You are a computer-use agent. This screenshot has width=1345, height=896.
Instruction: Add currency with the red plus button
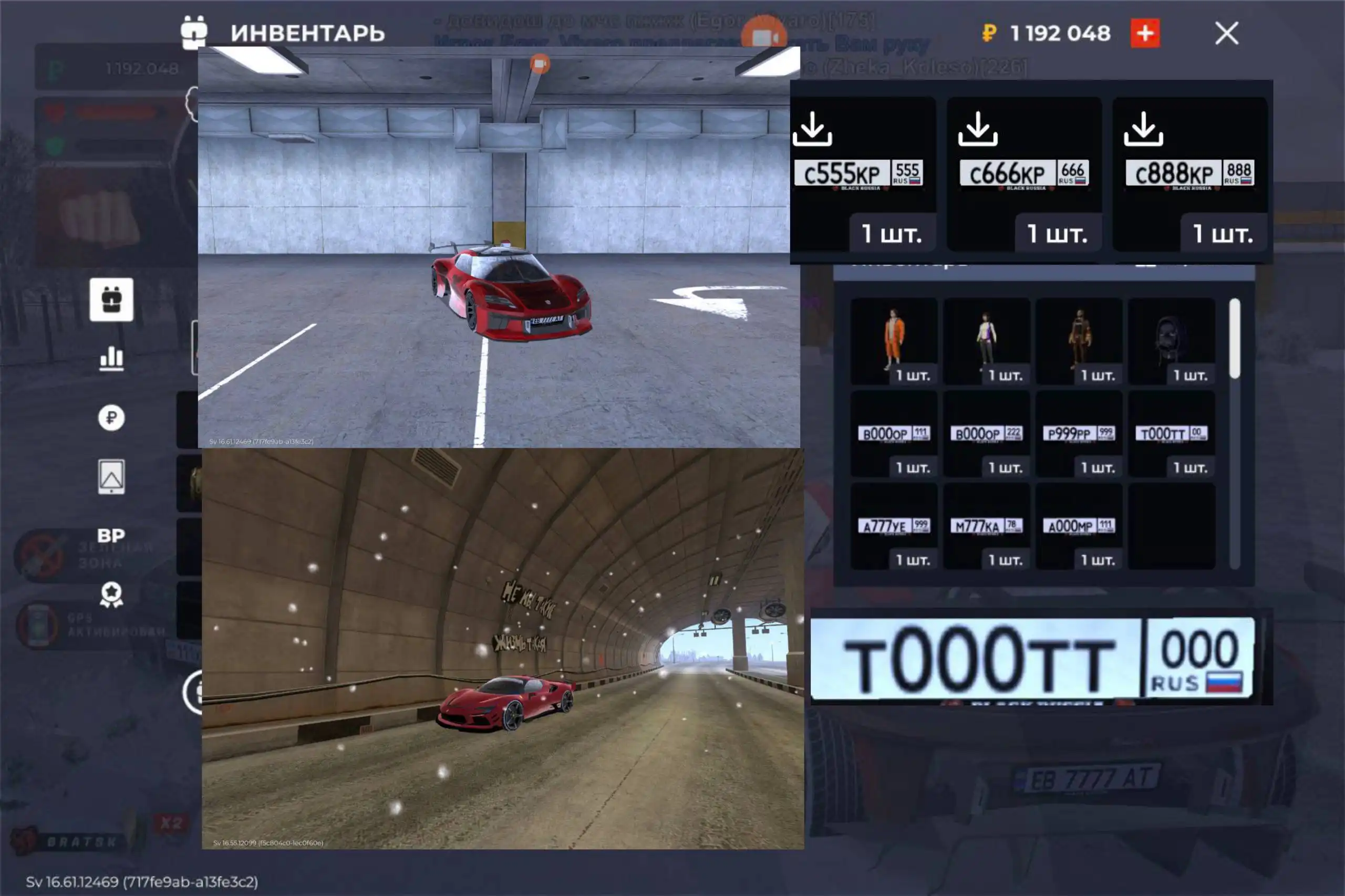1145,33
